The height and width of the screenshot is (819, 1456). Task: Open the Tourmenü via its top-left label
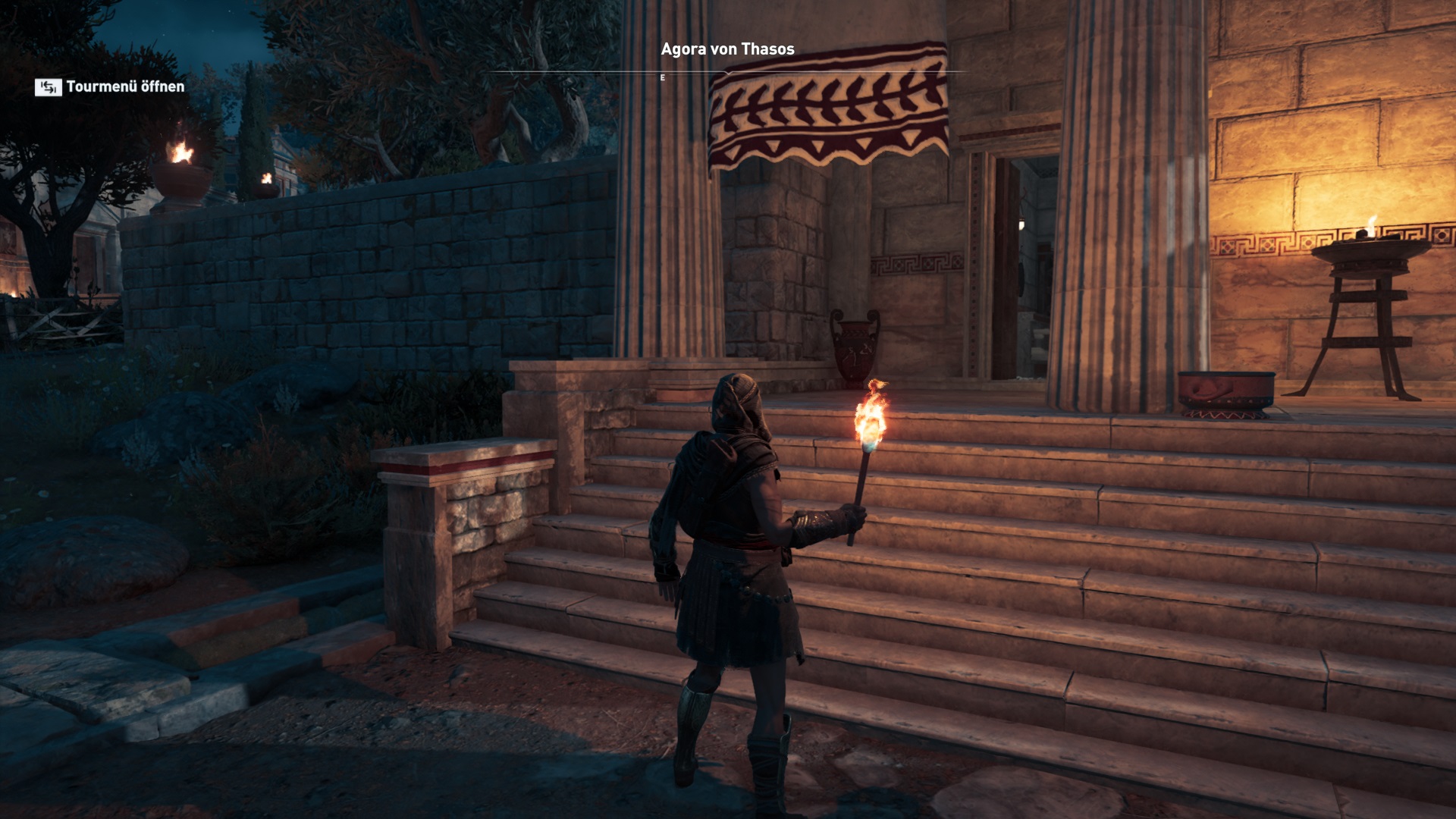point(111,87)
